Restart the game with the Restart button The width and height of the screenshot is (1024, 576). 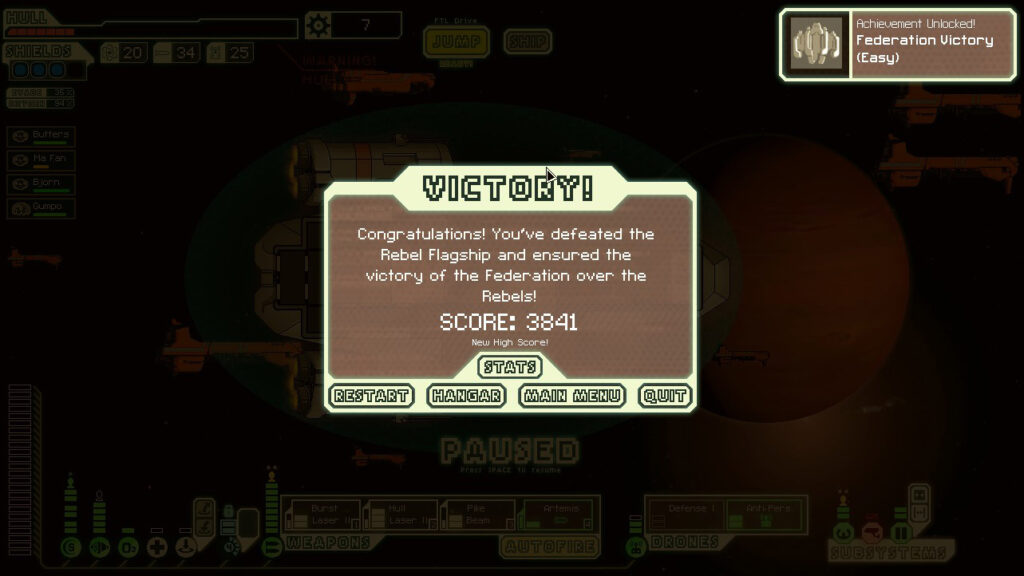[371, 396]
